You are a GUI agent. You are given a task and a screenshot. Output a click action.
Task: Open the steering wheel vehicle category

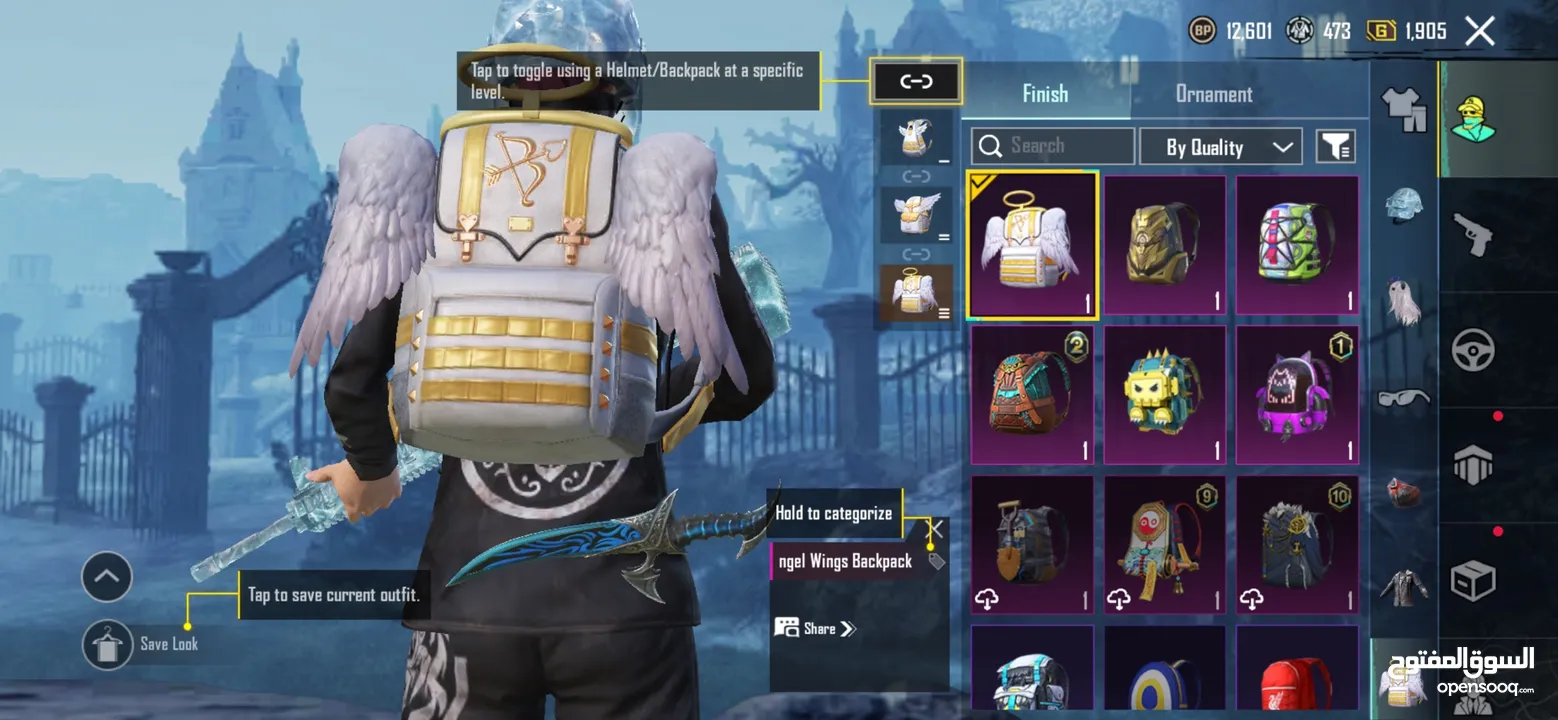pyautogui.click(x=1473, y=349)
